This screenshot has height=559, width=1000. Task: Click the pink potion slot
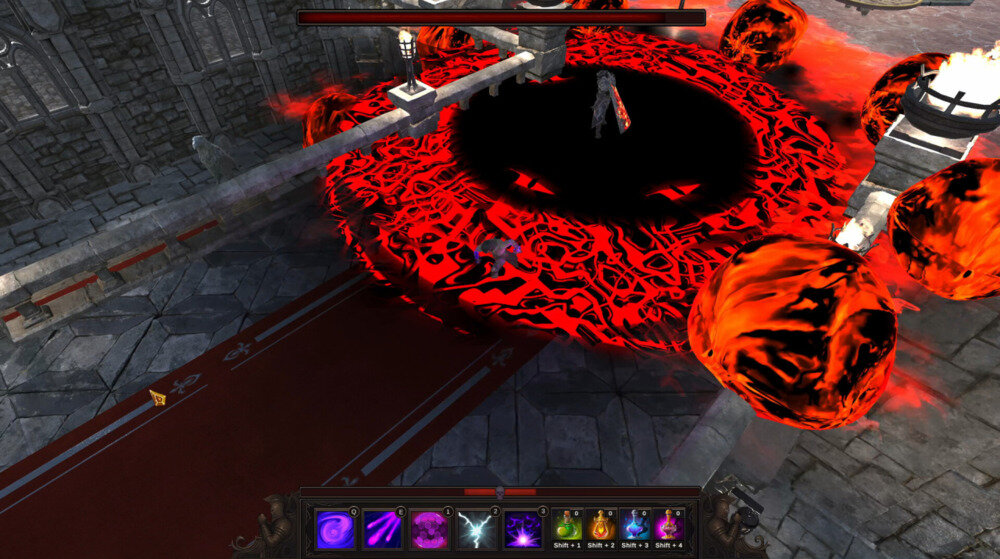tap(669, 524)
